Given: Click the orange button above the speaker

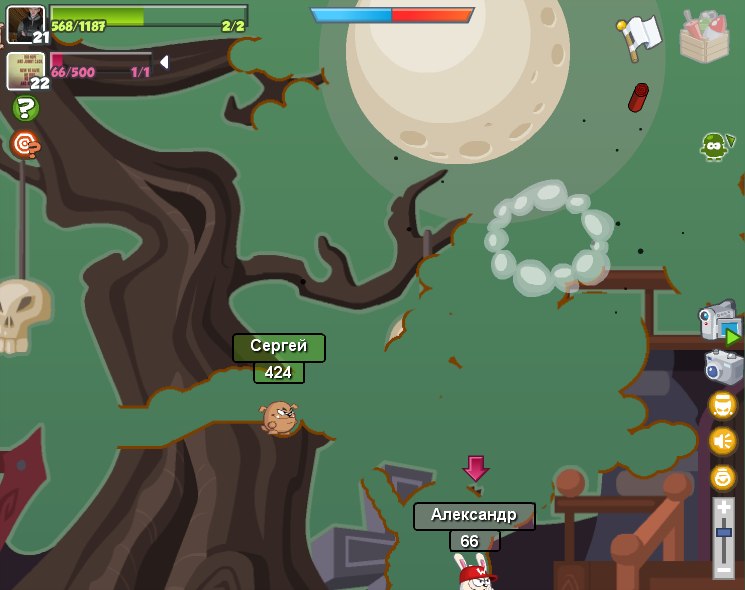Looking at the screenshot, I should click(x=723, y=405).
